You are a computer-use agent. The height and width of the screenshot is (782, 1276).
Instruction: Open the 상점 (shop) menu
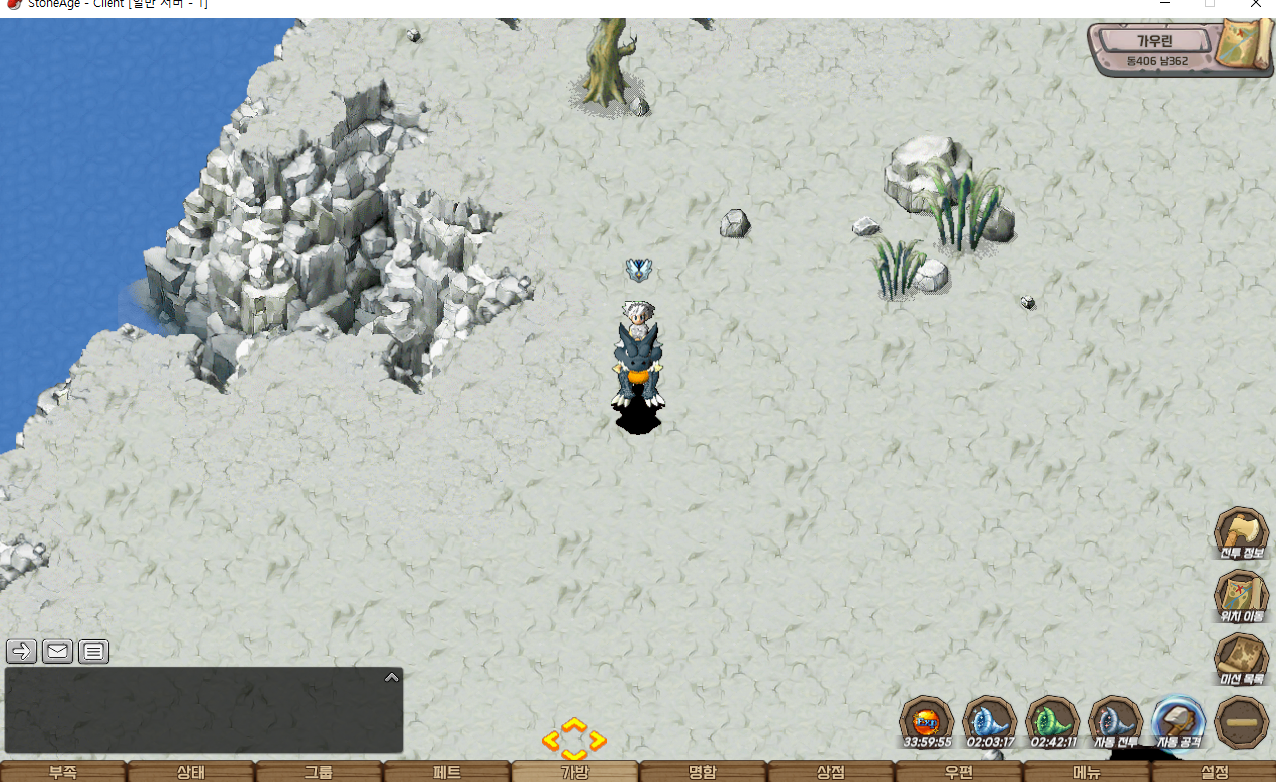(831, 772)
